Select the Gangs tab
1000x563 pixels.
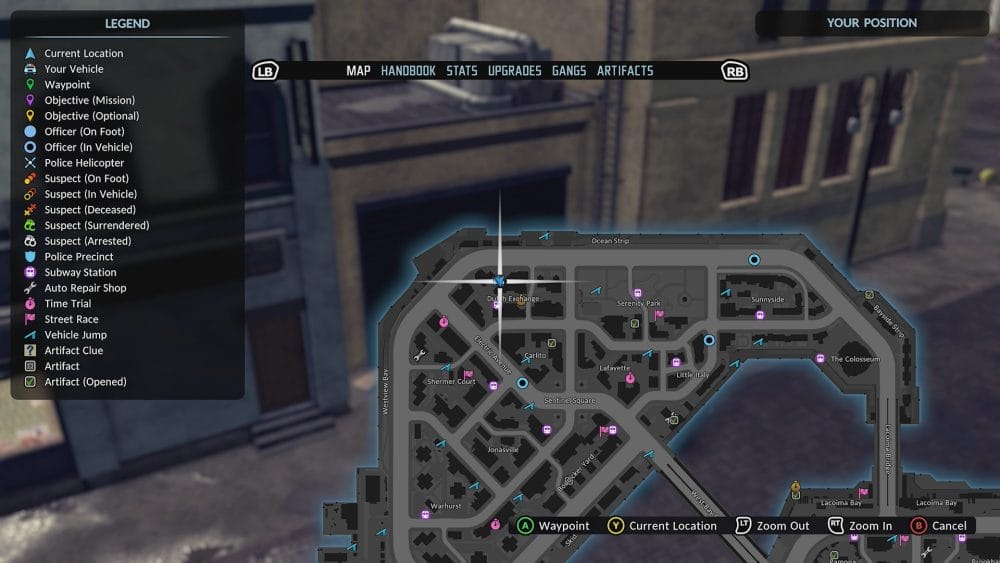[569, 71]
